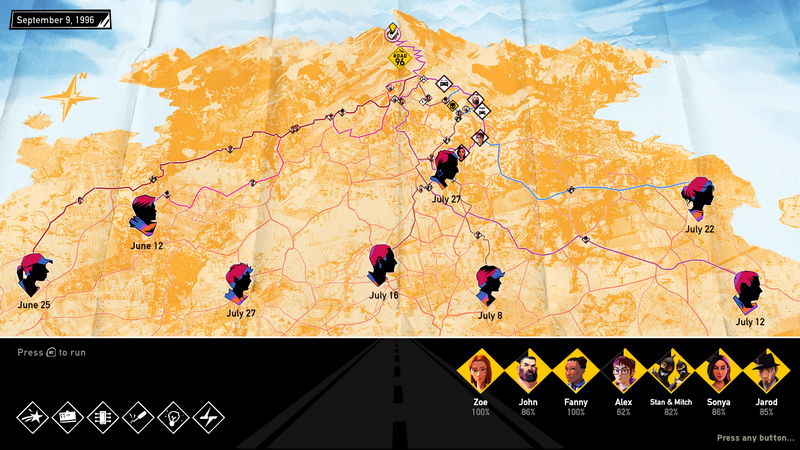Click the shooting star ability icon

pos(34,415)
